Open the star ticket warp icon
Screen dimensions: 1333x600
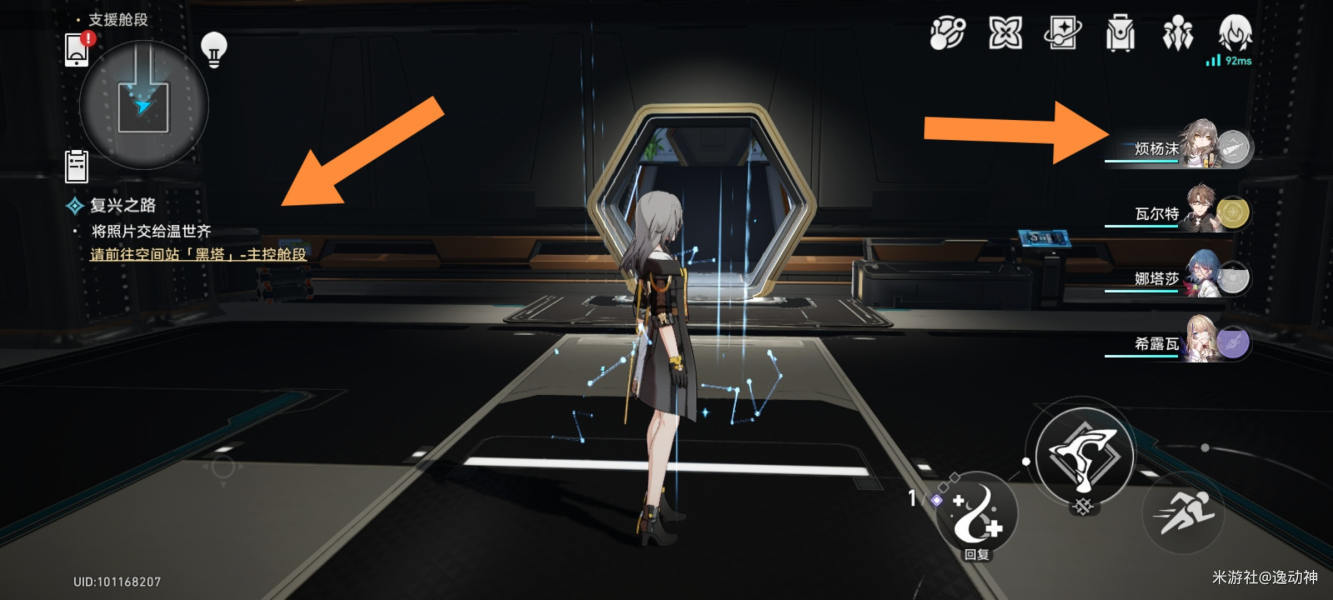1062,34
